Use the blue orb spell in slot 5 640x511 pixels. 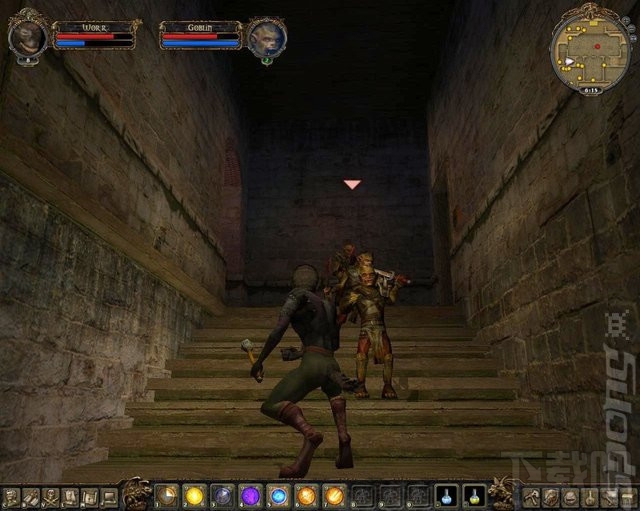coord(278,495)
